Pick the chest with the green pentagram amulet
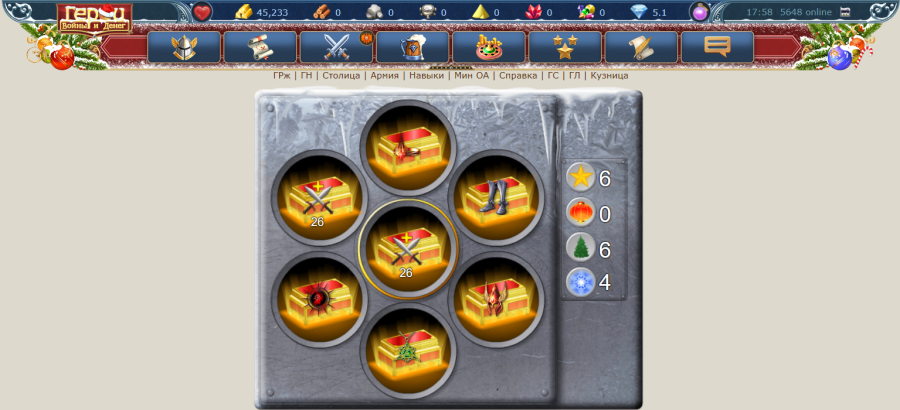900x410 pixels. pos(407,349)
